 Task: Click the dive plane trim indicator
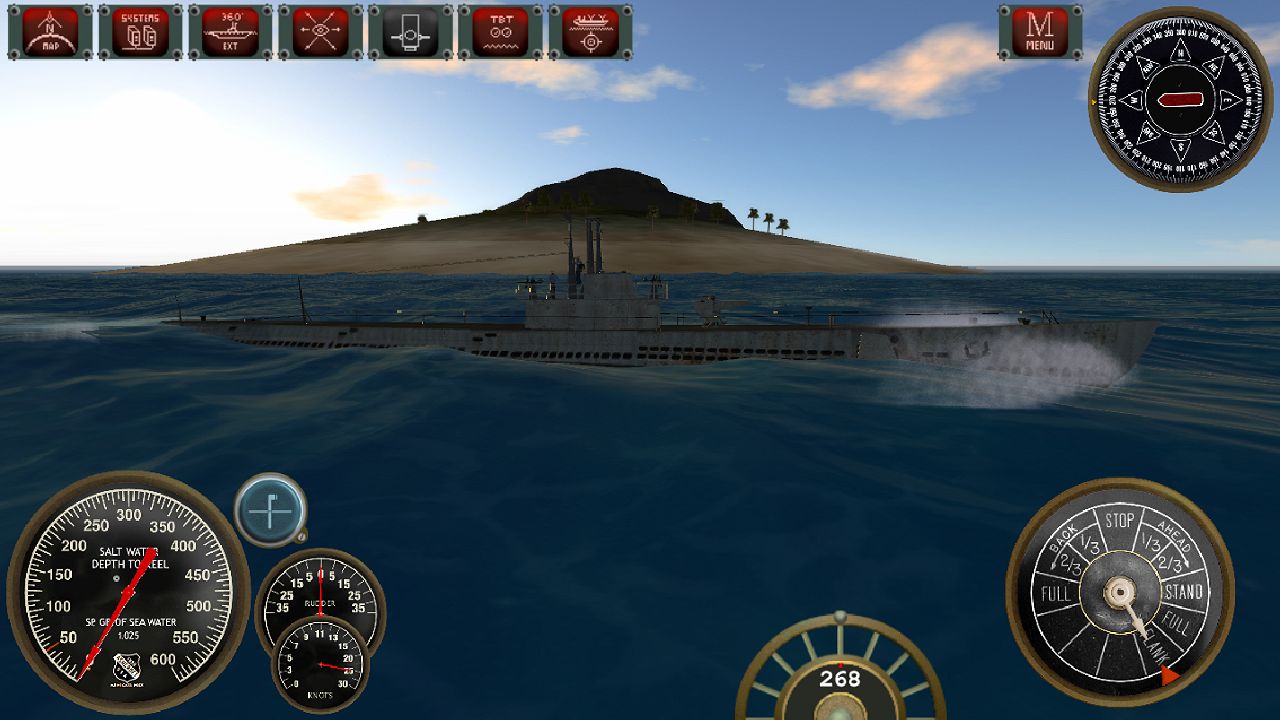270,513
